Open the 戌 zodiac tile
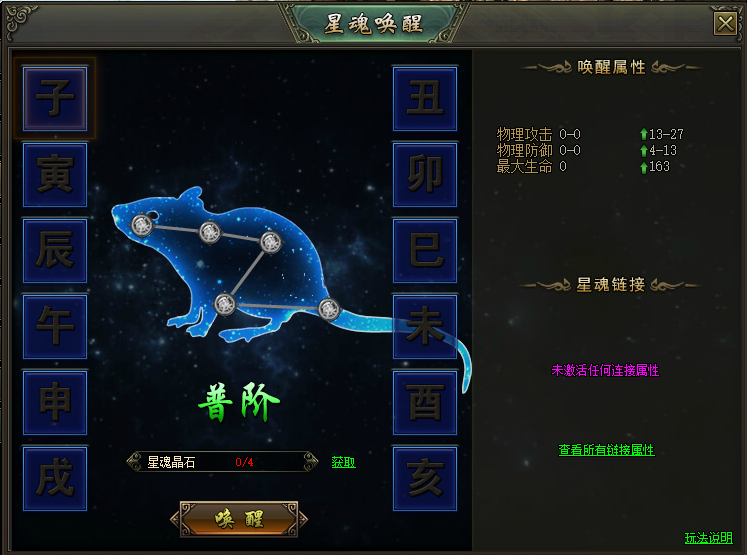The image size is (747, 555). (x=55, y=479)
